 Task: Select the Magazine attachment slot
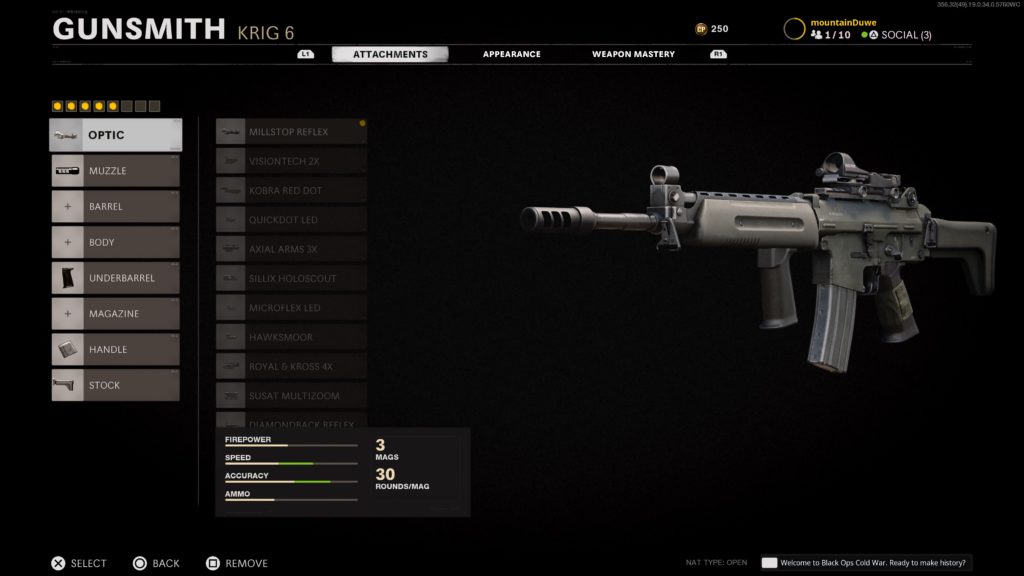(x=116, y=314)
